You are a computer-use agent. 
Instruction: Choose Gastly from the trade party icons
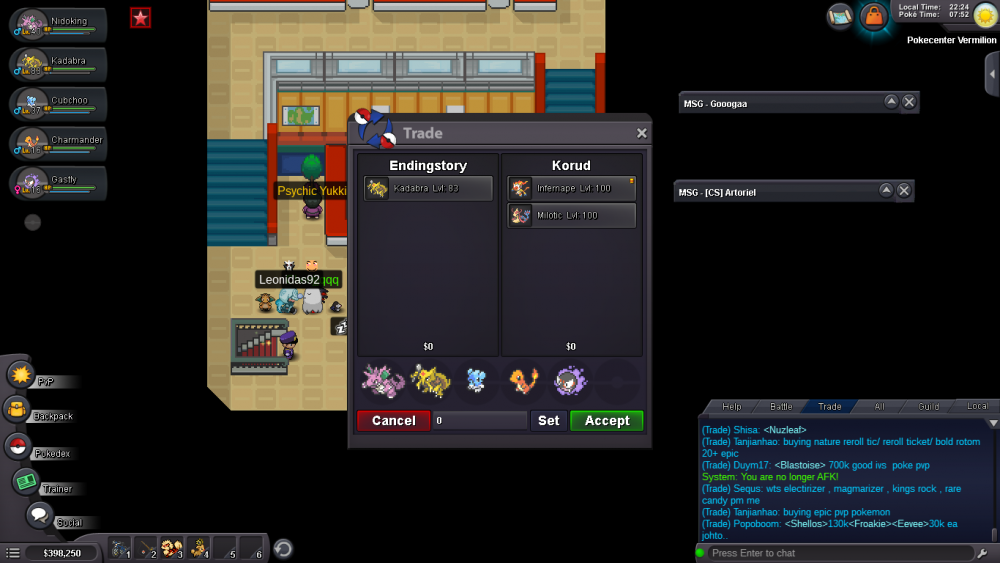click(x=570, y=381)
